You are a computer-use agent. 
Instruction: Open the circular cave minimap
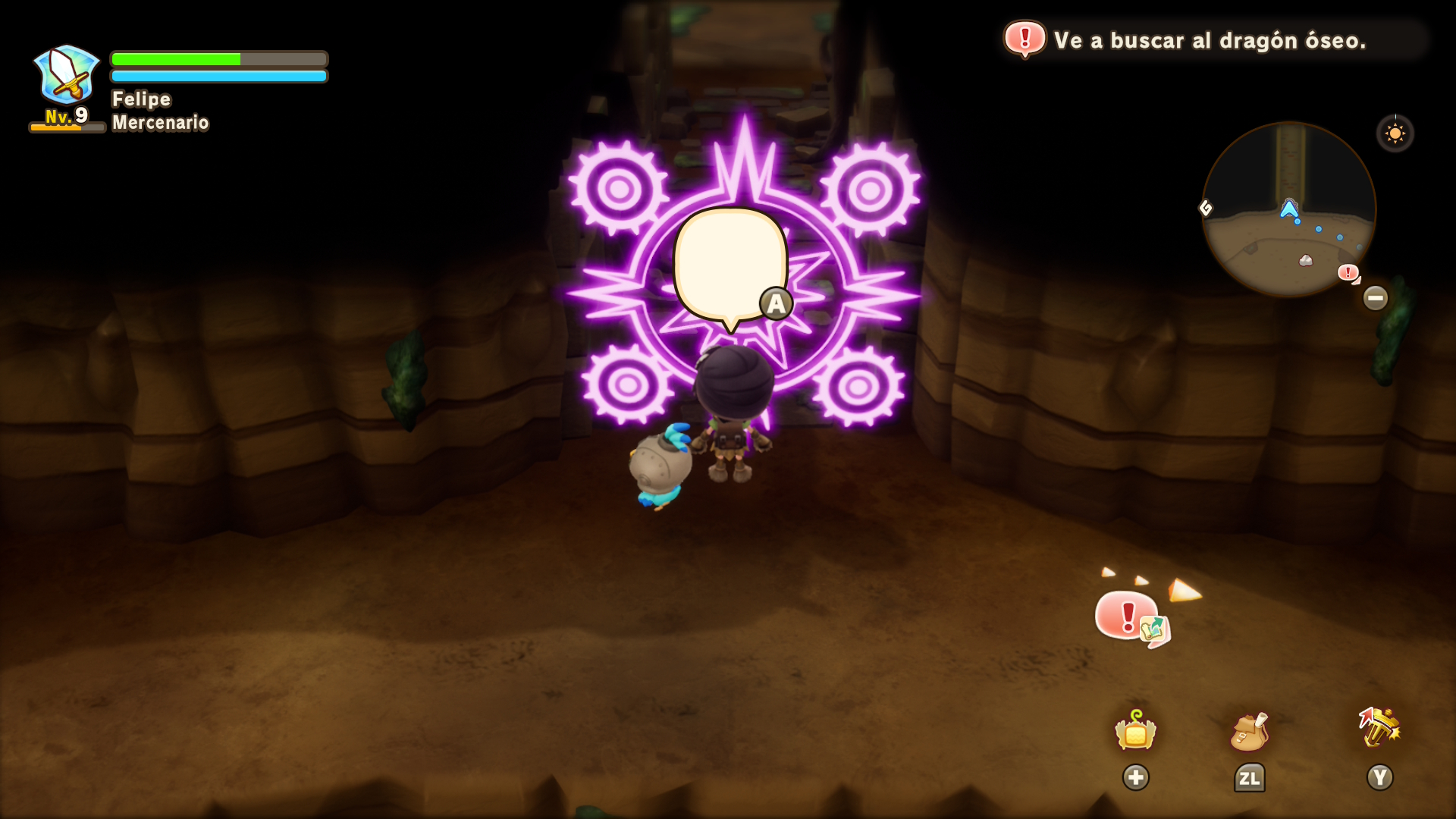point(1288,210)
